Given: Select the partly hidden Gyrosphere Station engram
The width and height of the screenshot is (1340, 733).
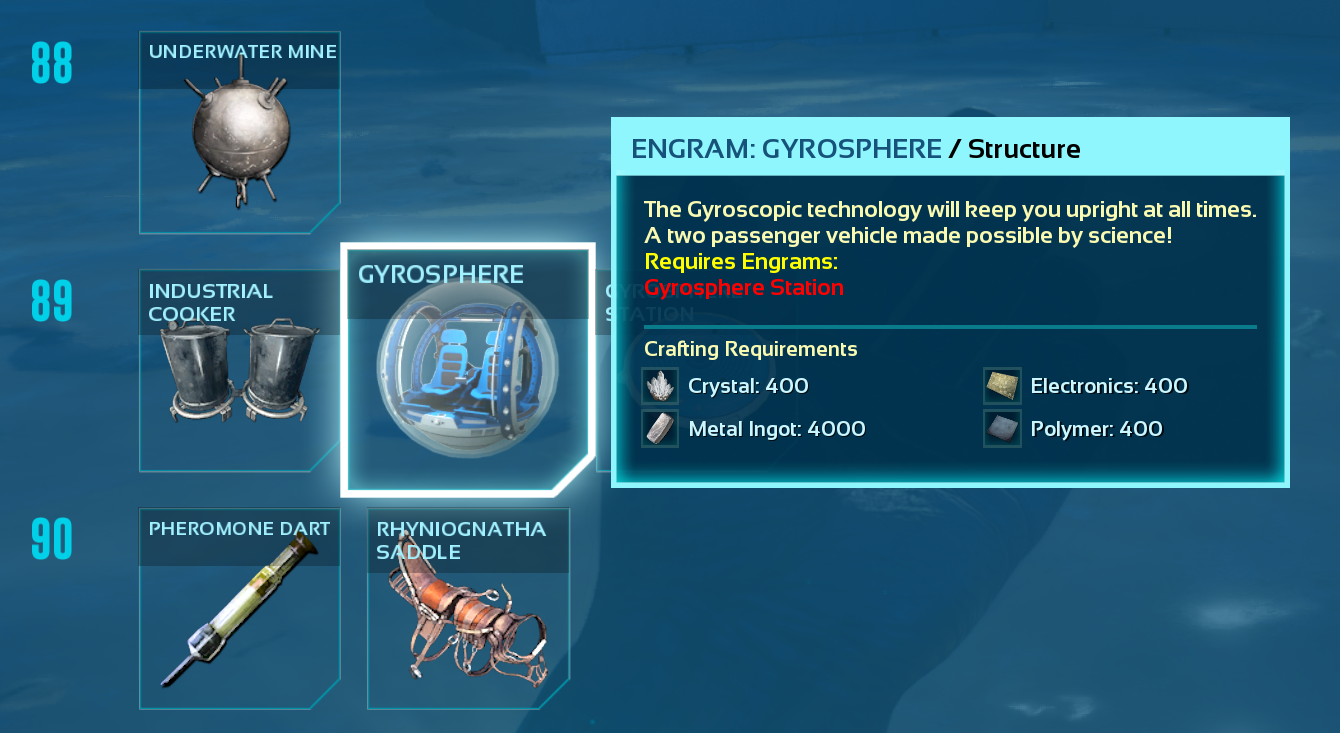Looking at the screenshot, I should [603, 400].
